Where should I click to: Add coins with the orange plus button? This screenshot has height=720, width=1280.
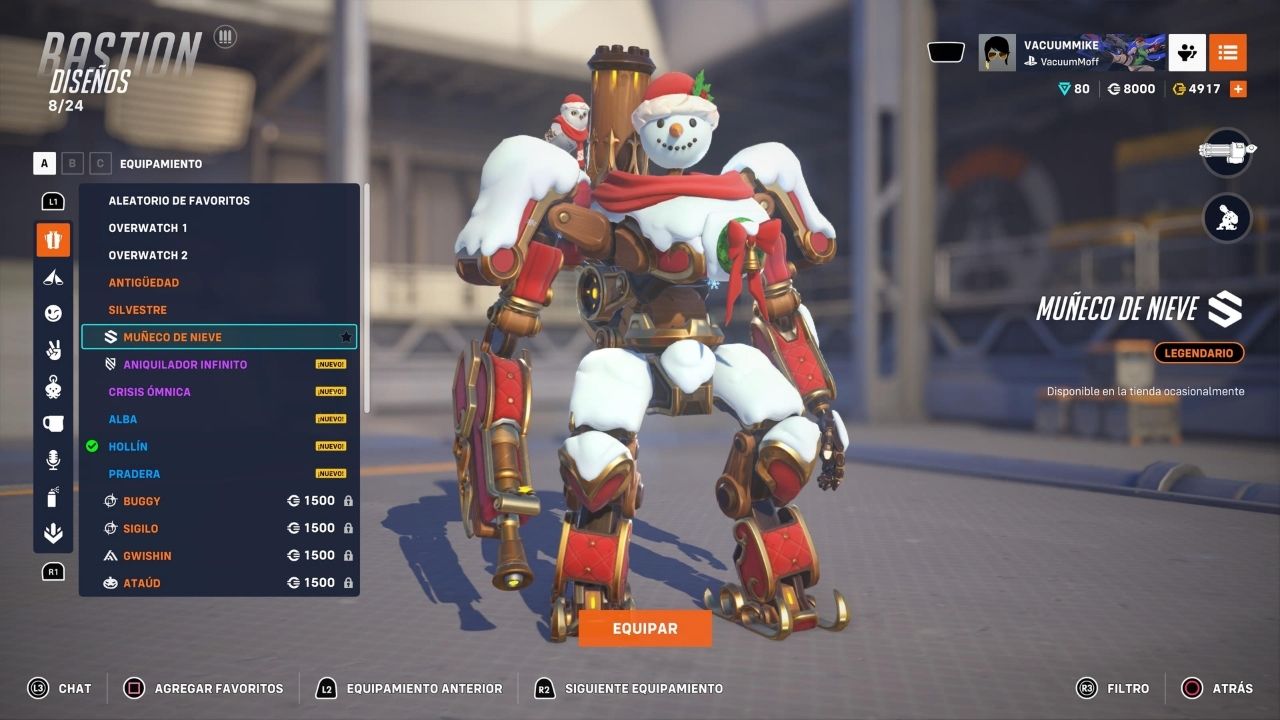[1238, 89]
